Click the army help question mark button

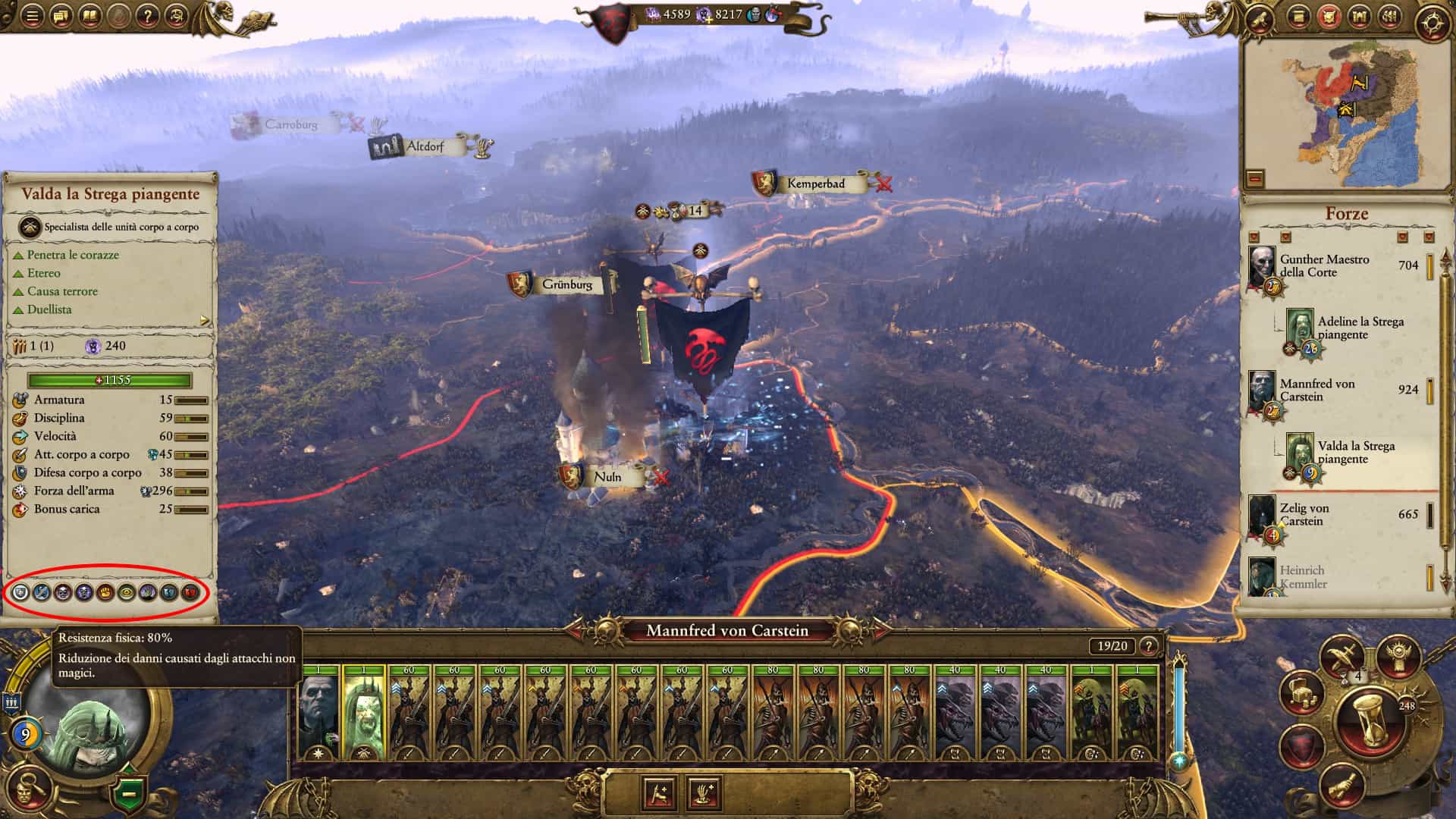pyautogui.click(x=1150, y=646)
